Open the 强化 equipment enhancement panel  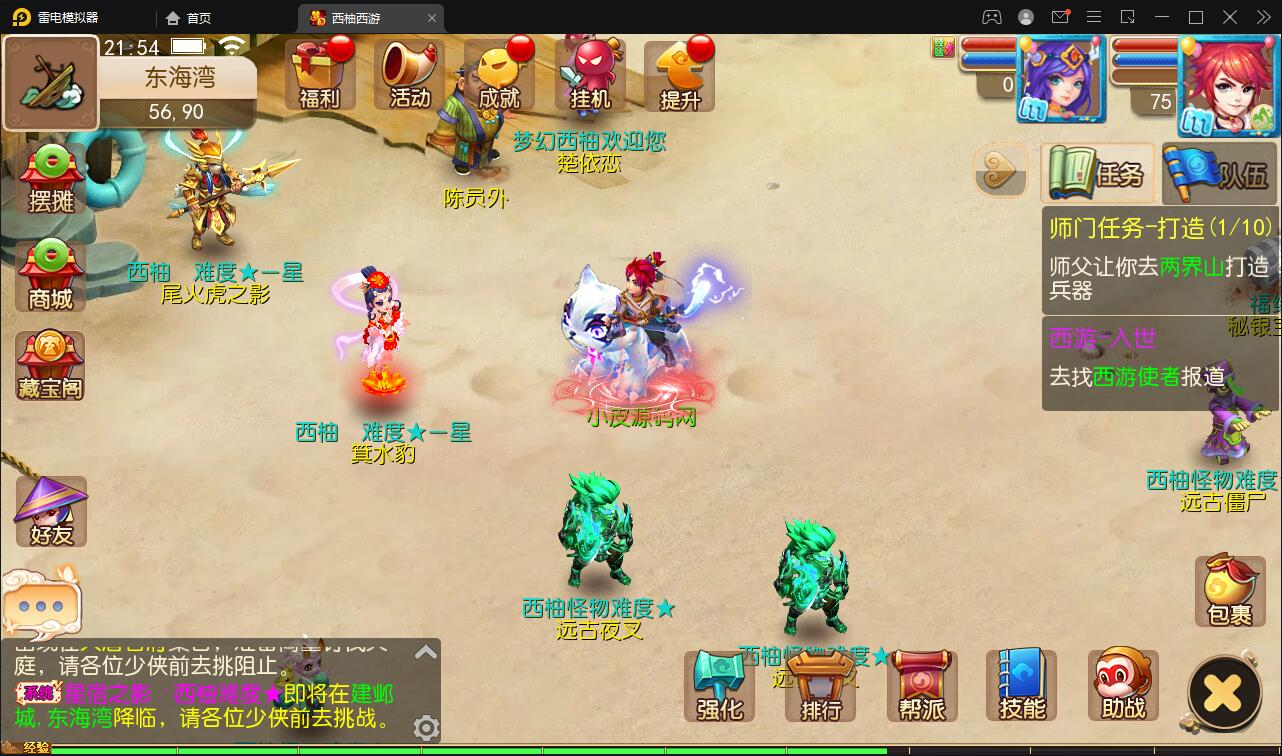tap(718, 686)
